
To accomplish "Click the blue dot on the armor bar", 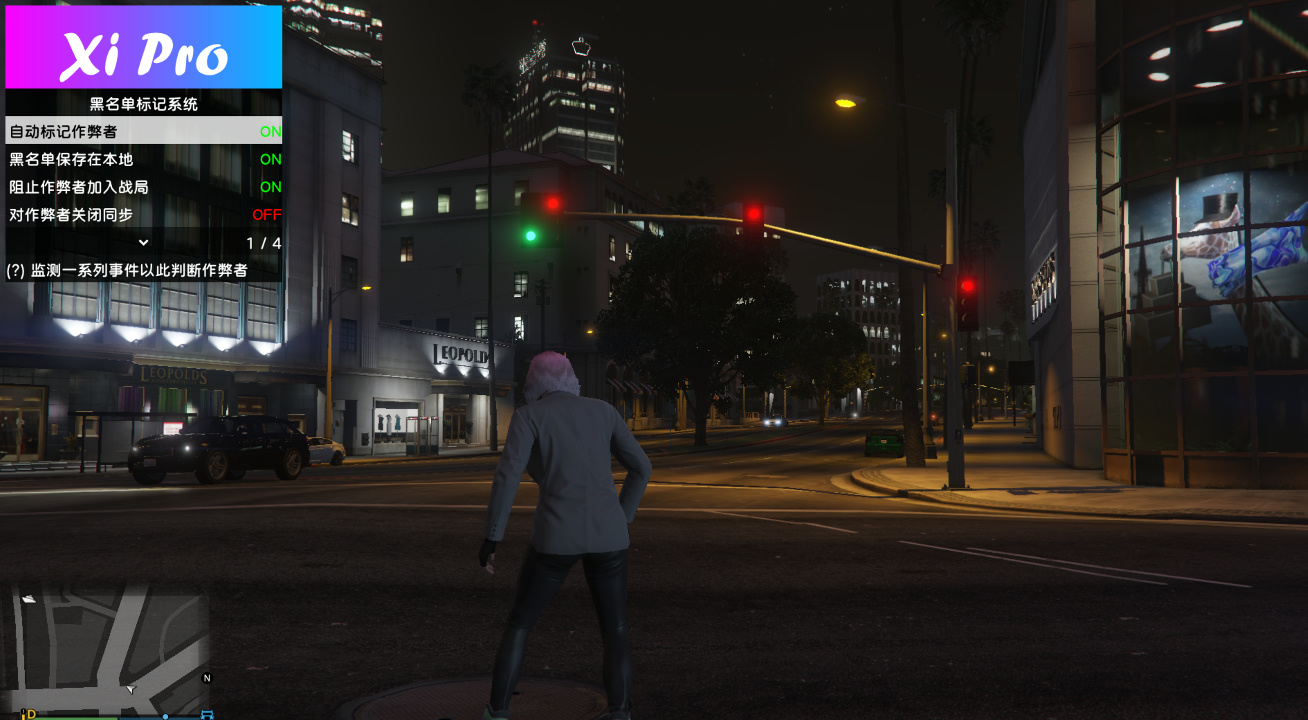I will (167, 717).
